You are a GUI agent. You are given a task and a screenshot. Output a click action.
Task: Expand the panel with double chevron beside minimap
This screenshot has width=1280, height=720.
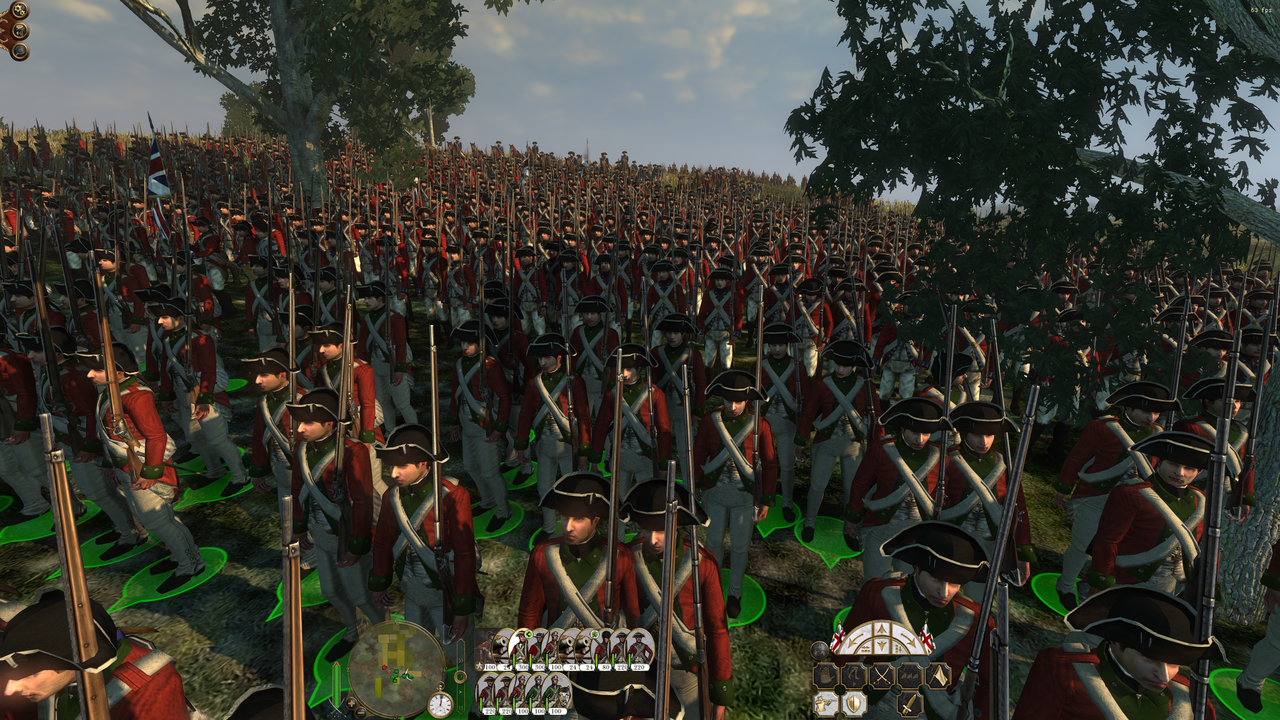point(460,659)
